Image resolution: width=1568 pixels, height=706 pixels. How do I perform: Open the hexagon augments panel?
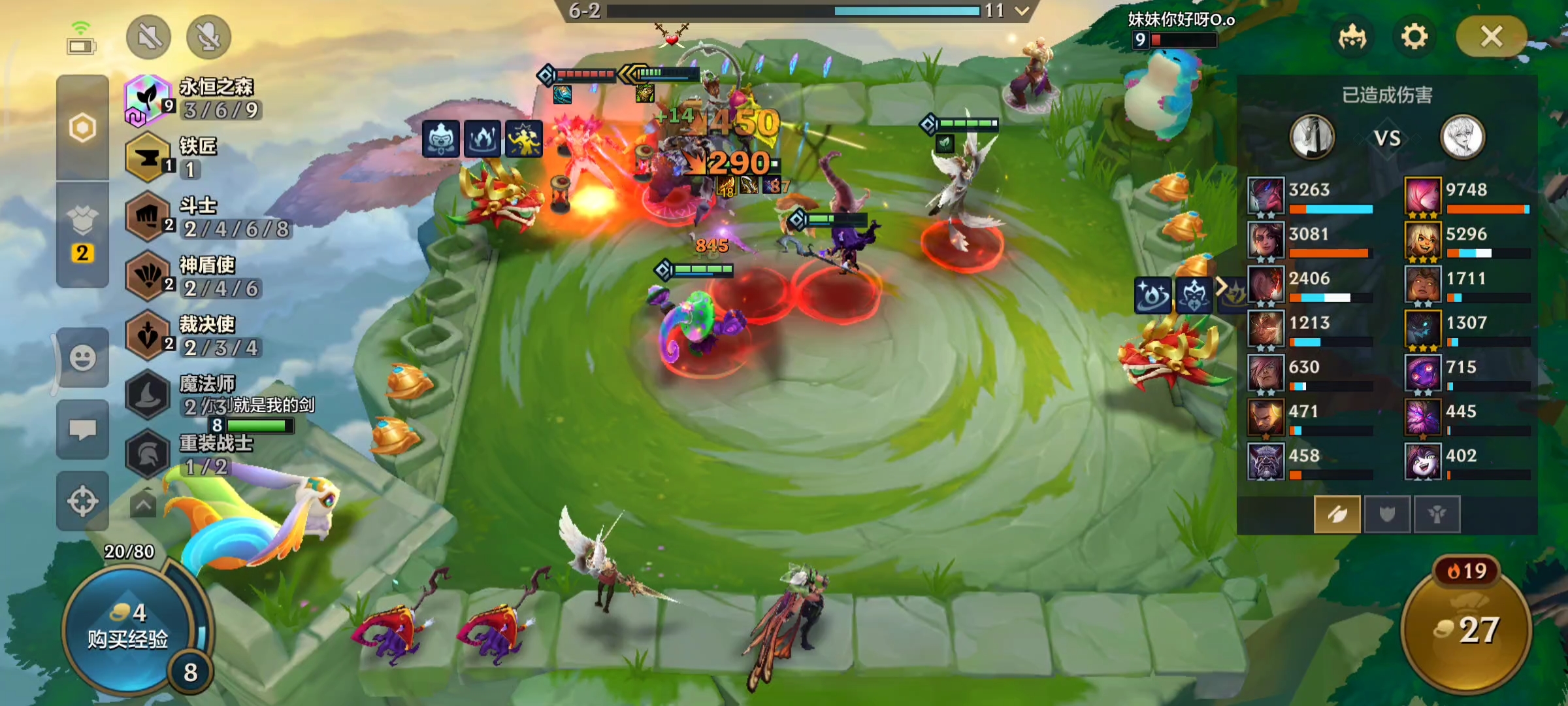click(x=82, y=127)
